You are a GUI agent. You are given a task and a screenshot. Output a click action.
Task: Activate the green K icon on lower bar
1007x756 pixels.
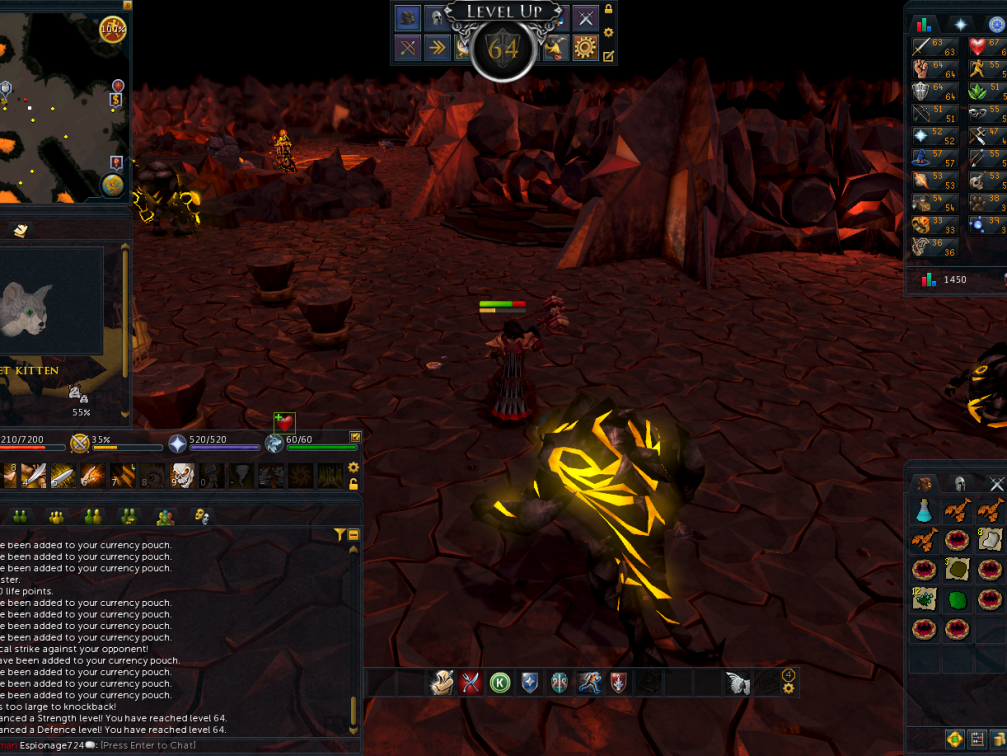tap(500, 683)
